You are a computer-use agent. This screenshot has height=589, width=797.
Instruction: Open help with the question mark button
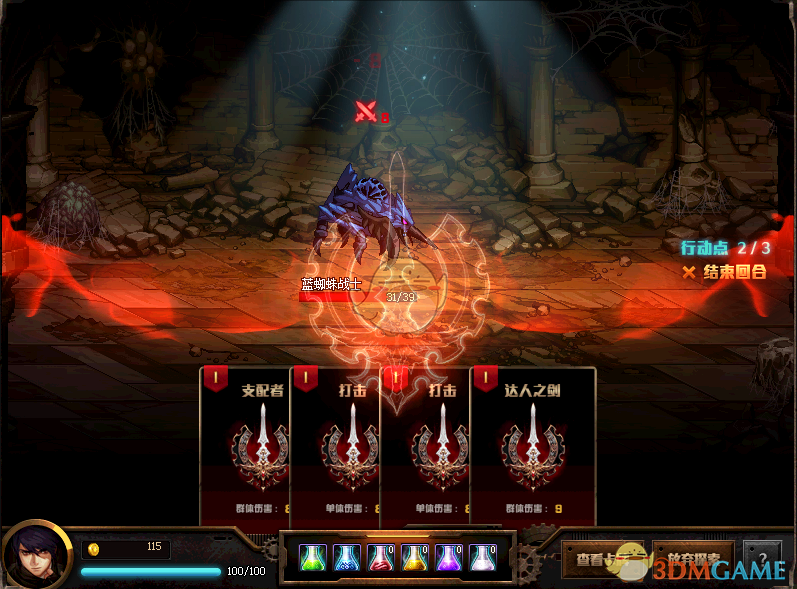coord(763,558)
